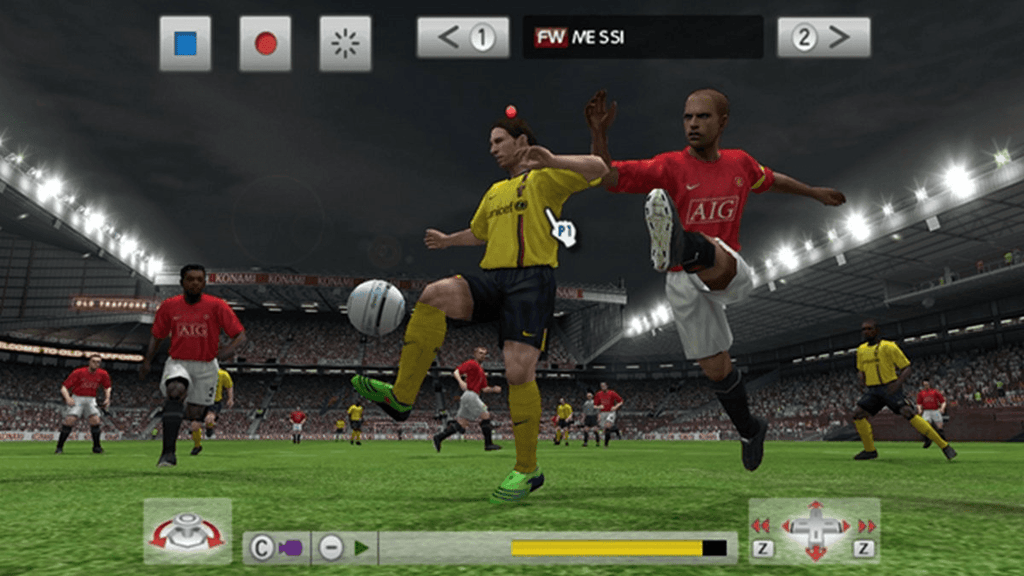The height and width of the screenshot is (576, 1024).
Task: Switch to next player with right arrow
Action: coord(823,38)
